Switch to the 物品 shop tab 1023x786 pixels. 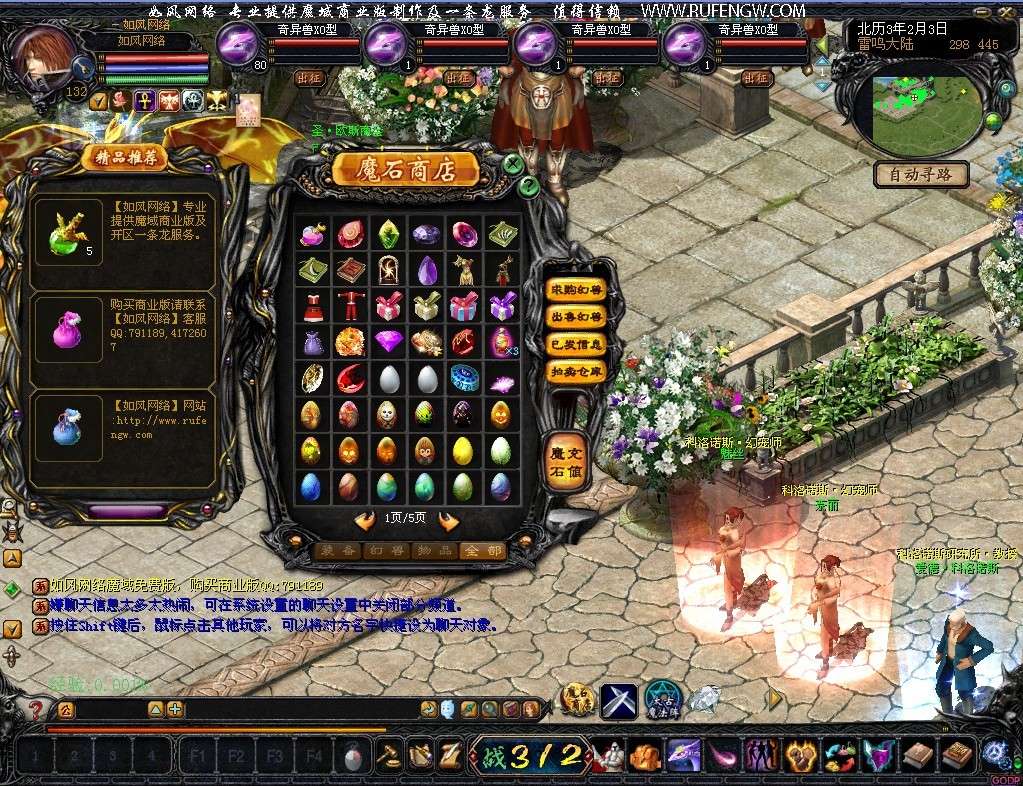(433, 551)
